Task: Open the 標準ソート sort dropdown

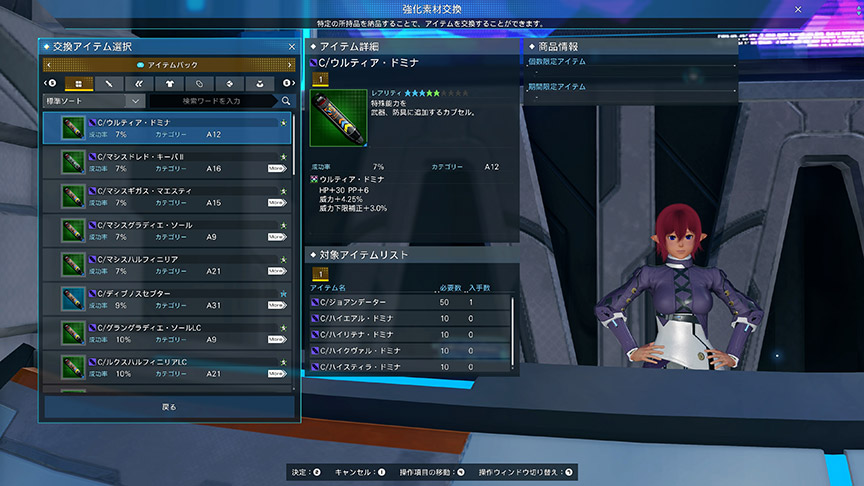Action: 93,101
